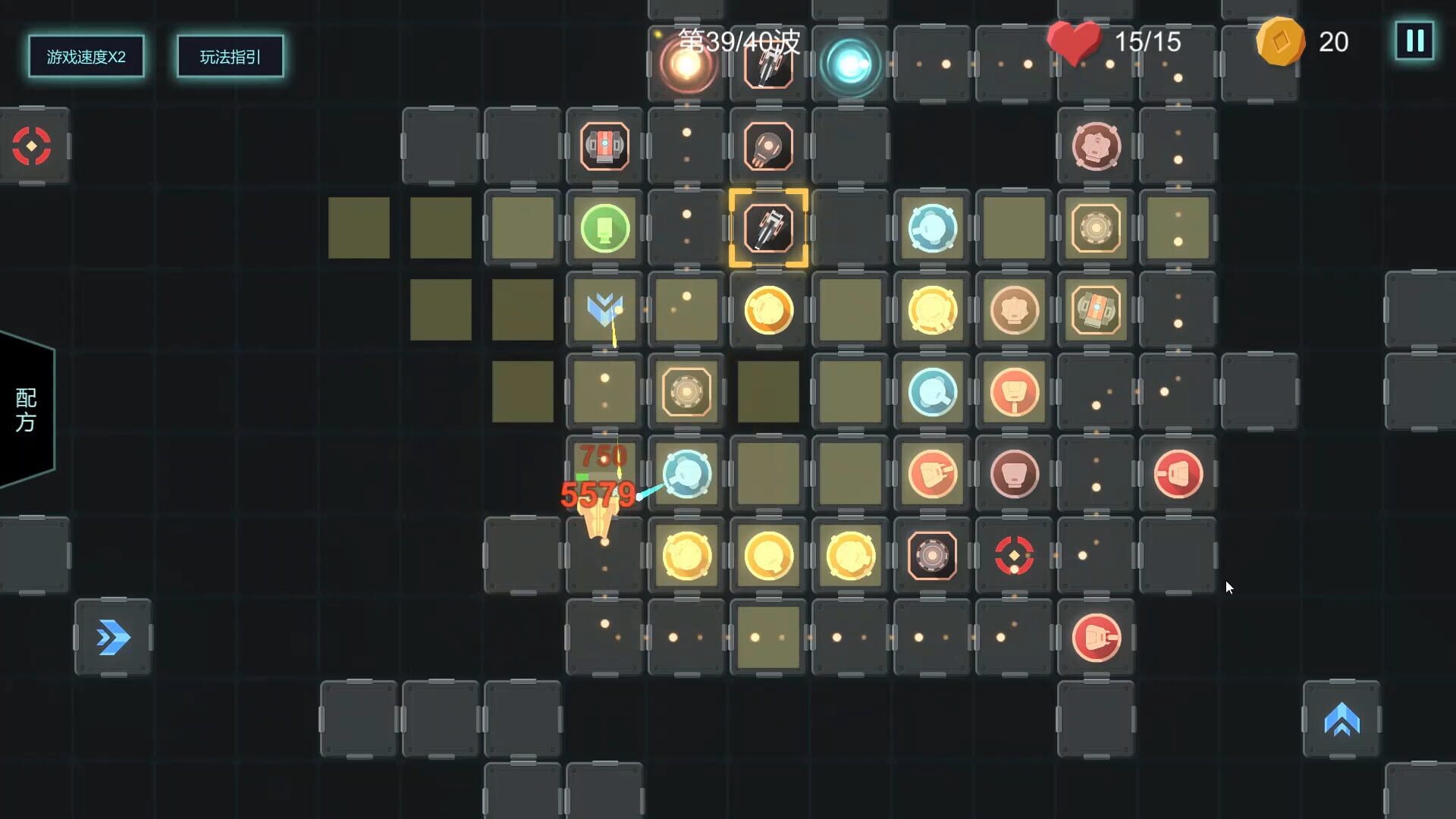Screen dimensions: 1456x819
Task: Select the green cannon tower on the grid
Action: pyautogui.click(x=603, y=227)
